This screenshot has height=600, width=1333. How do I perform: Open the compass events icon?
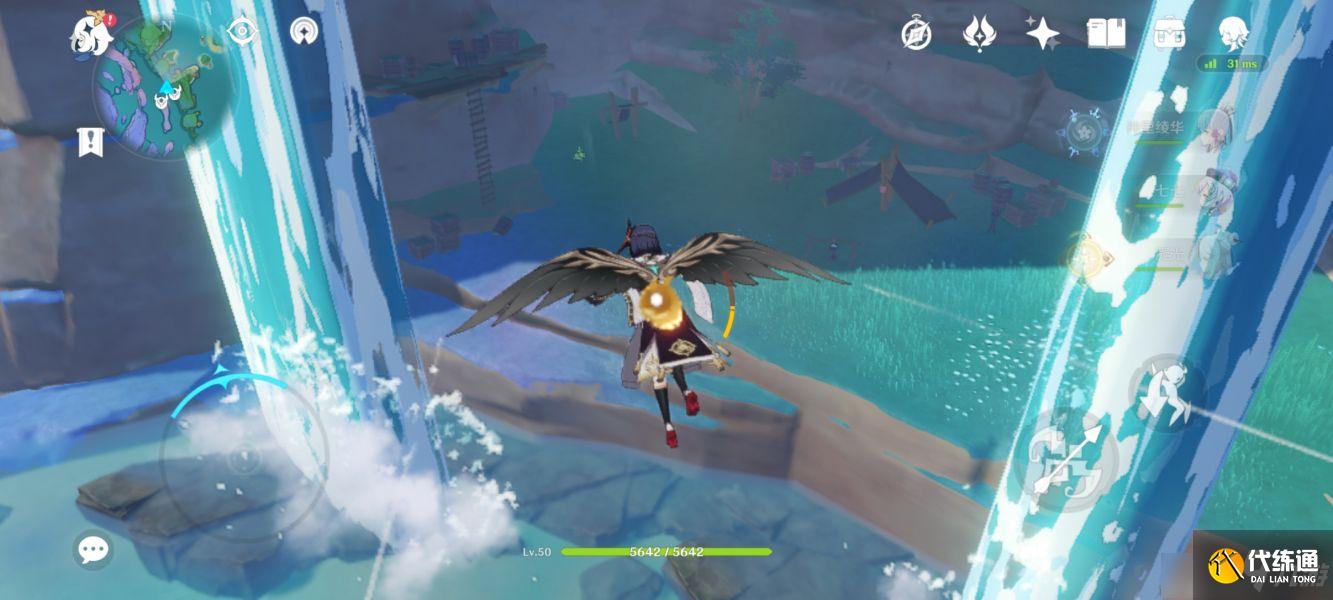pos(916,35)
